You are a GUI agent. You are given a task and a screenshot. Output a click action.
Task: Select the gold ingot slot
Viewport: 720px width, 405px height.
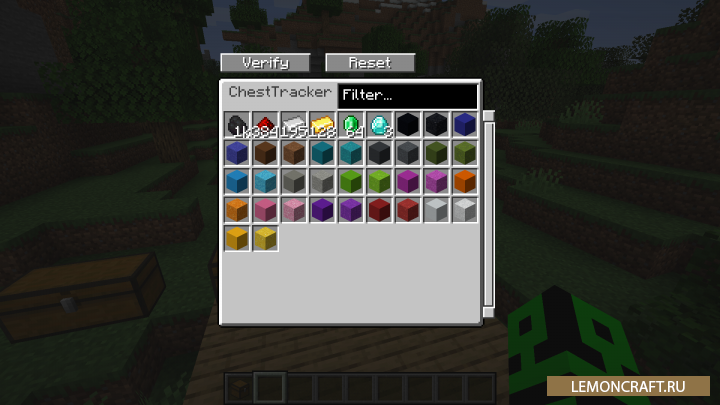(322, 125)
